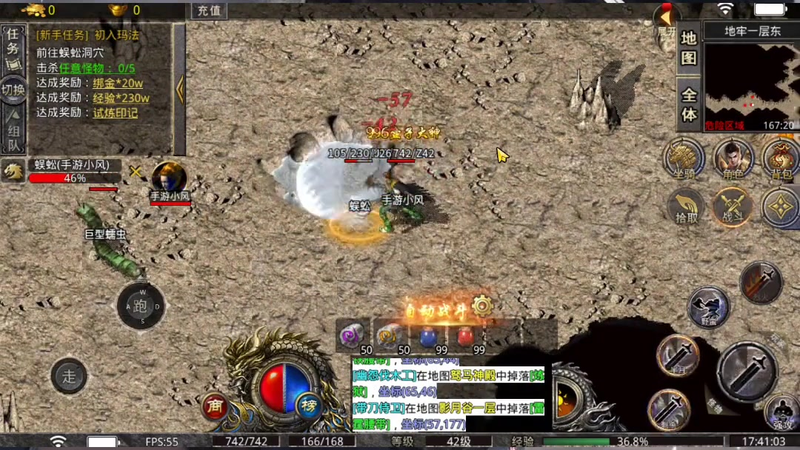Screen dimensions: 800x450
Task: Toggle the 战斗 combat mode icon
Action: 733,206
